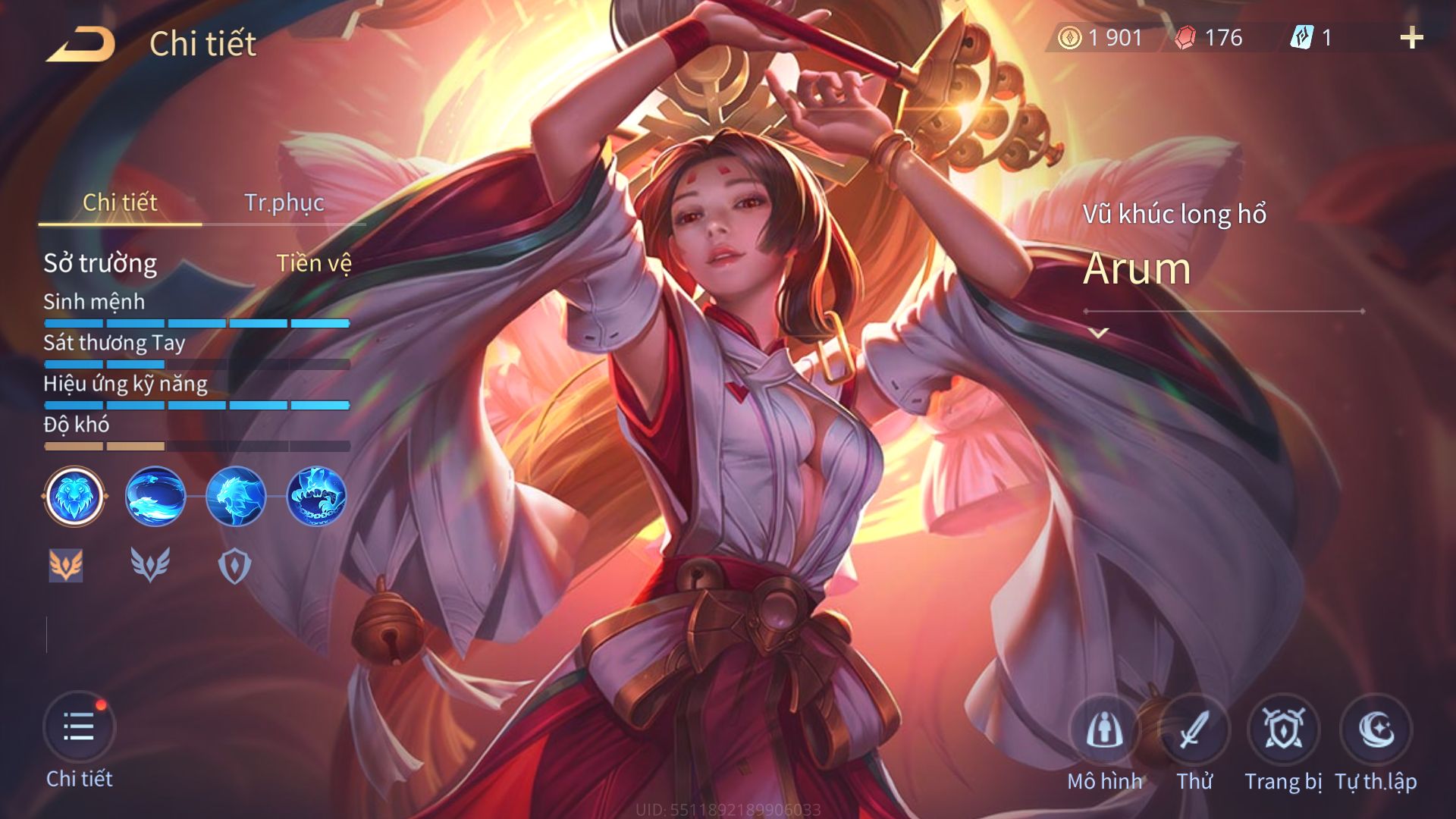Open the Chi tiết list button
The height and width of the screenshot is (819, 1456).
(79, 728)
